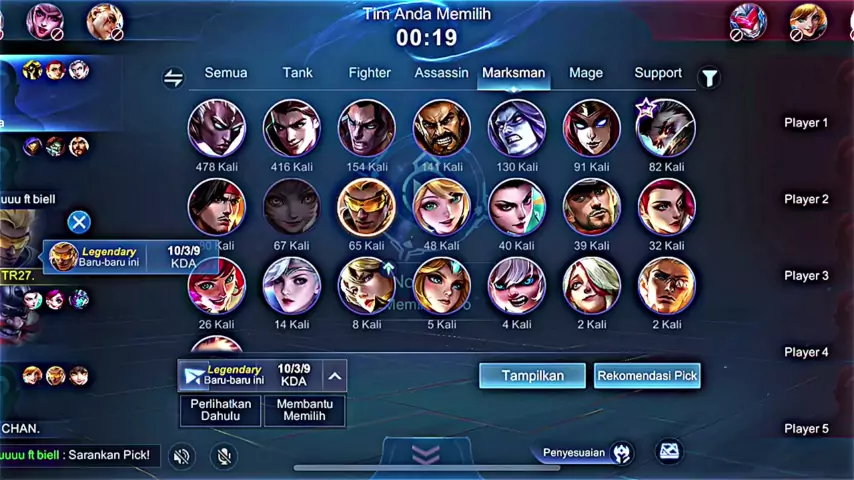Toggle the muted speaker icon
This screenshot has width=854, height=480.
tap(181, 456)
